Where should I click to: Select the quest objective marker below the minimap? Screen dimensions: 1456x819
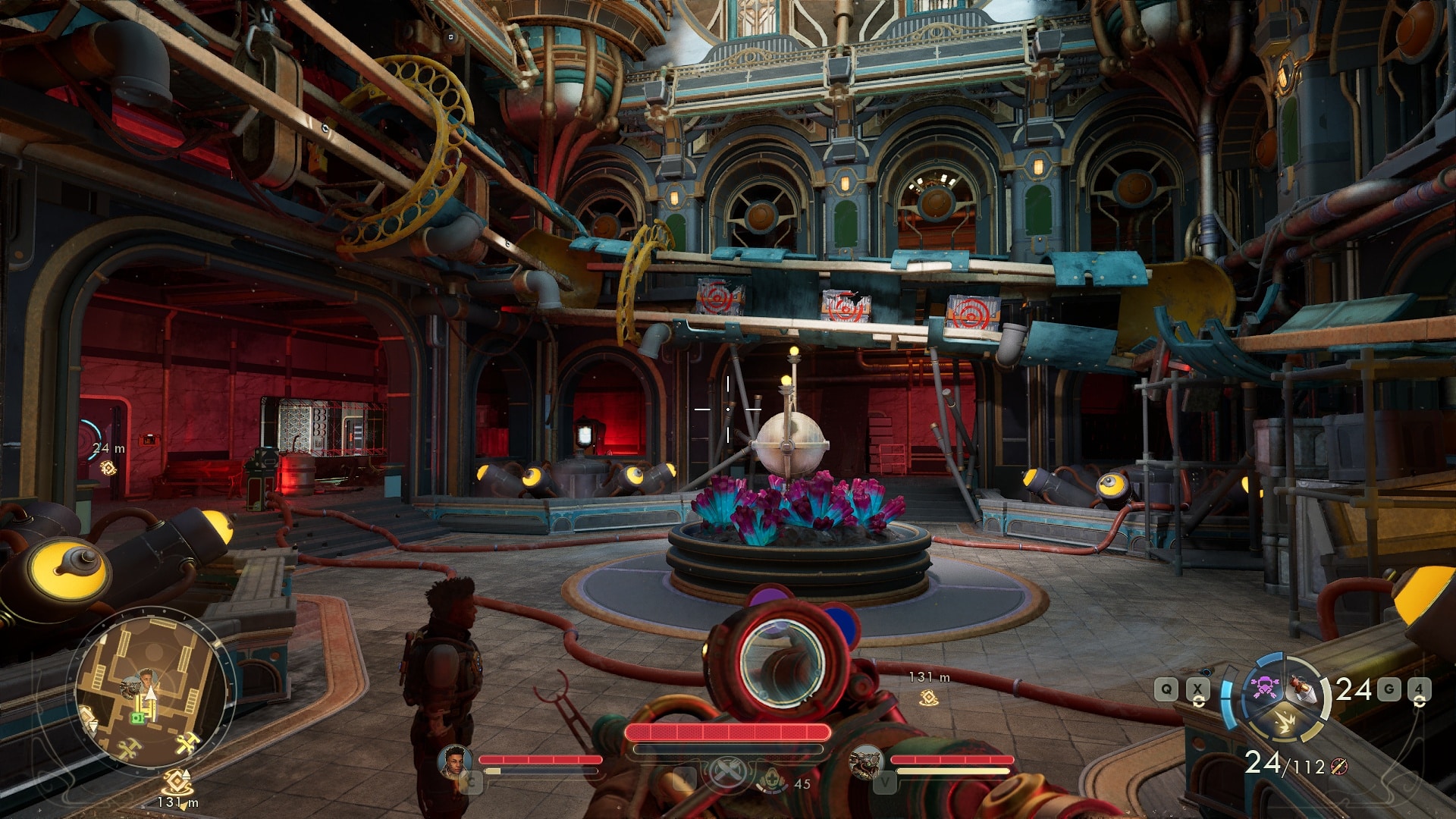click(177, 781)
